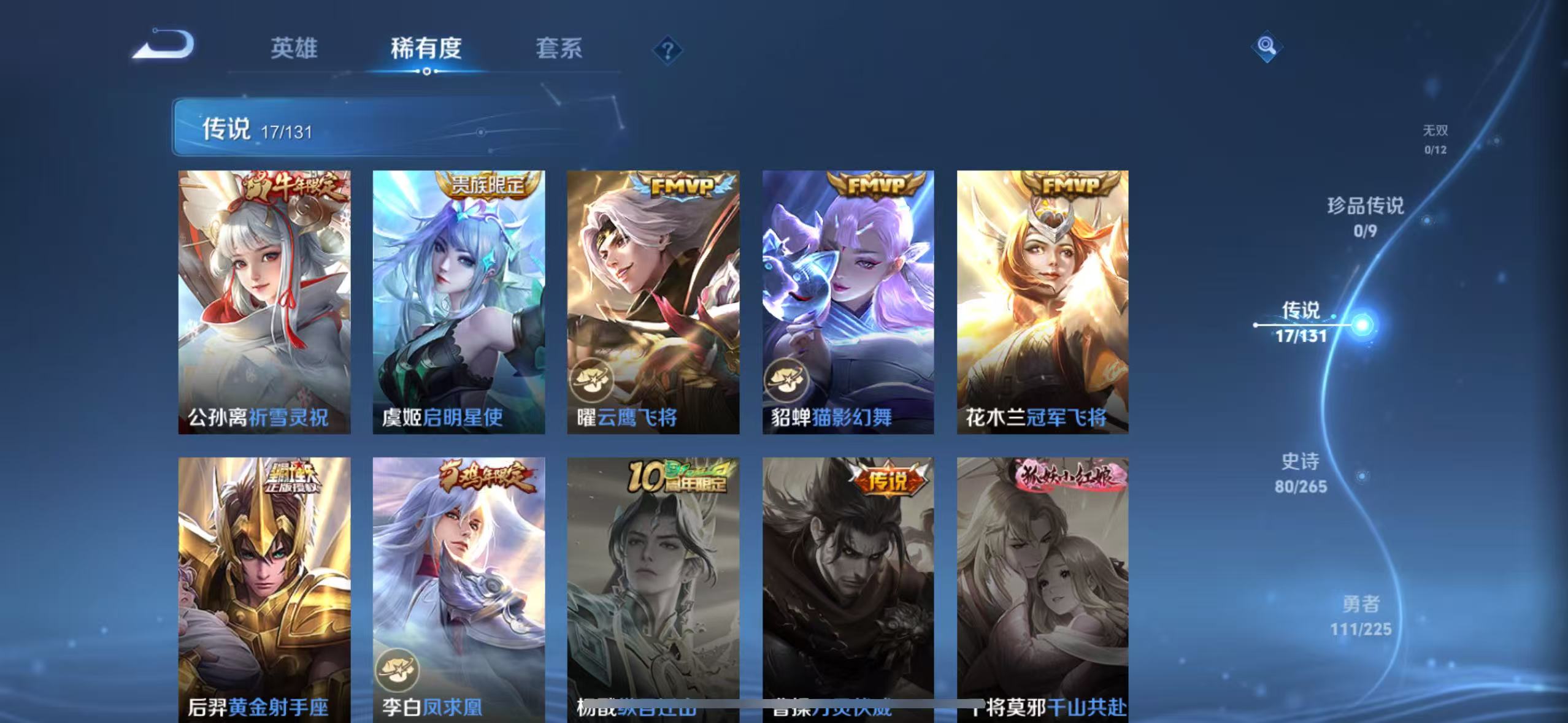
Task: Select 无双 at the top of the rarity track
Action: pos(1435,138)
